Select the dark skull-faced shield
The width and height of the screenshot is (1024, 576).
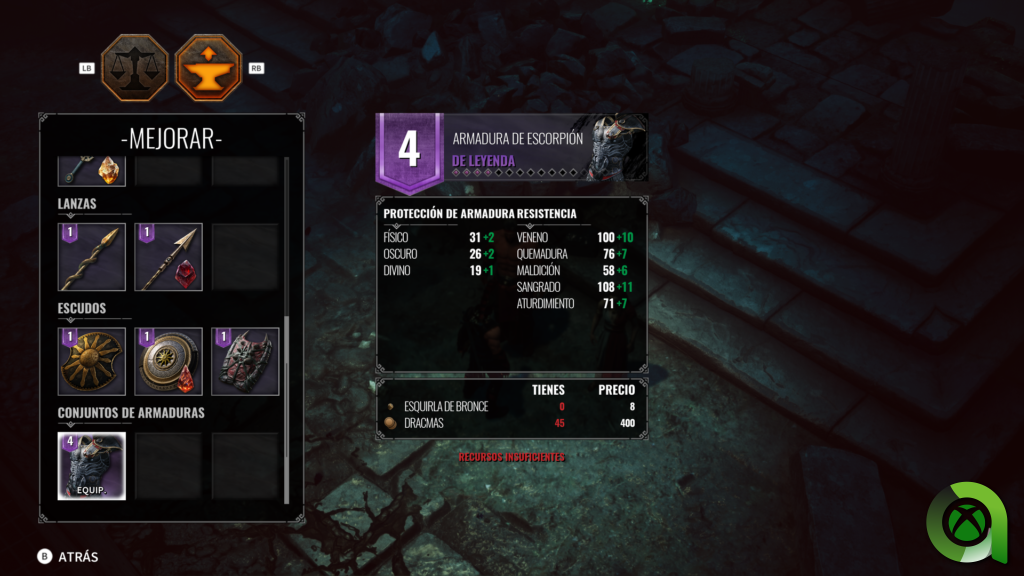[245, 361]
